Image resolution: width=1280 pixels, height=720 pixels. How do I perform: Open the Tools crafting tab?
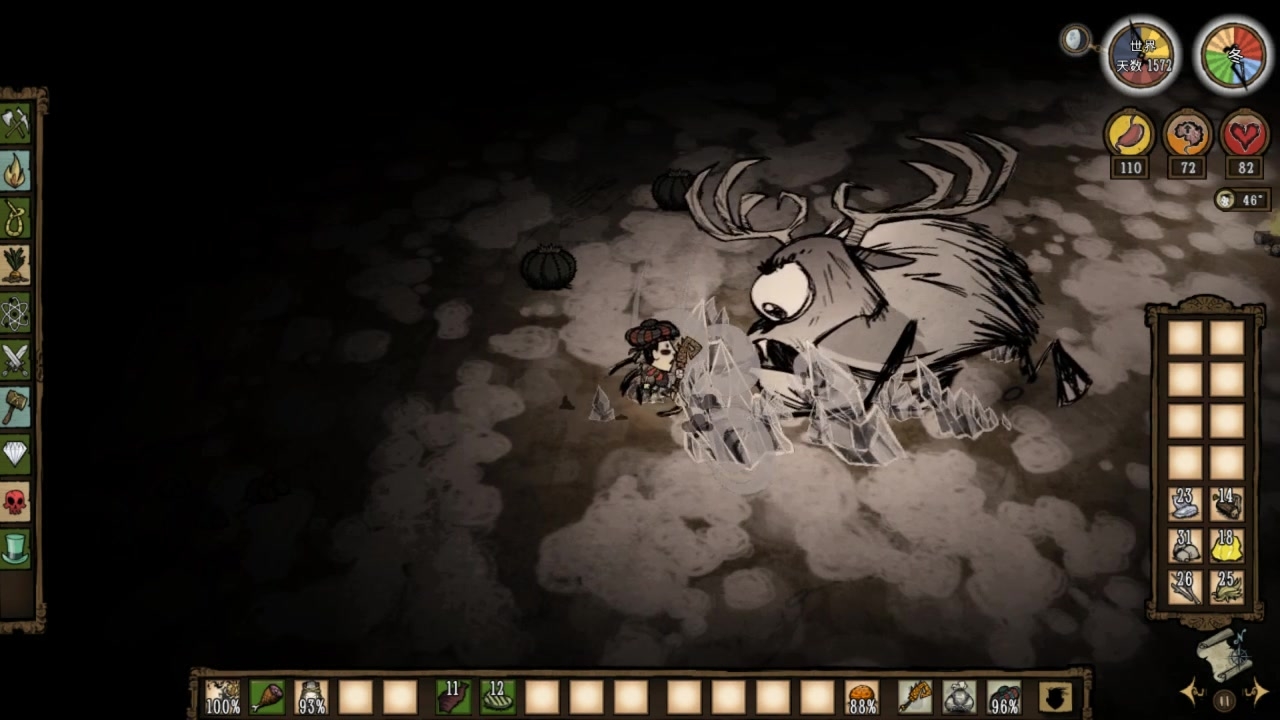coord(16,125)
